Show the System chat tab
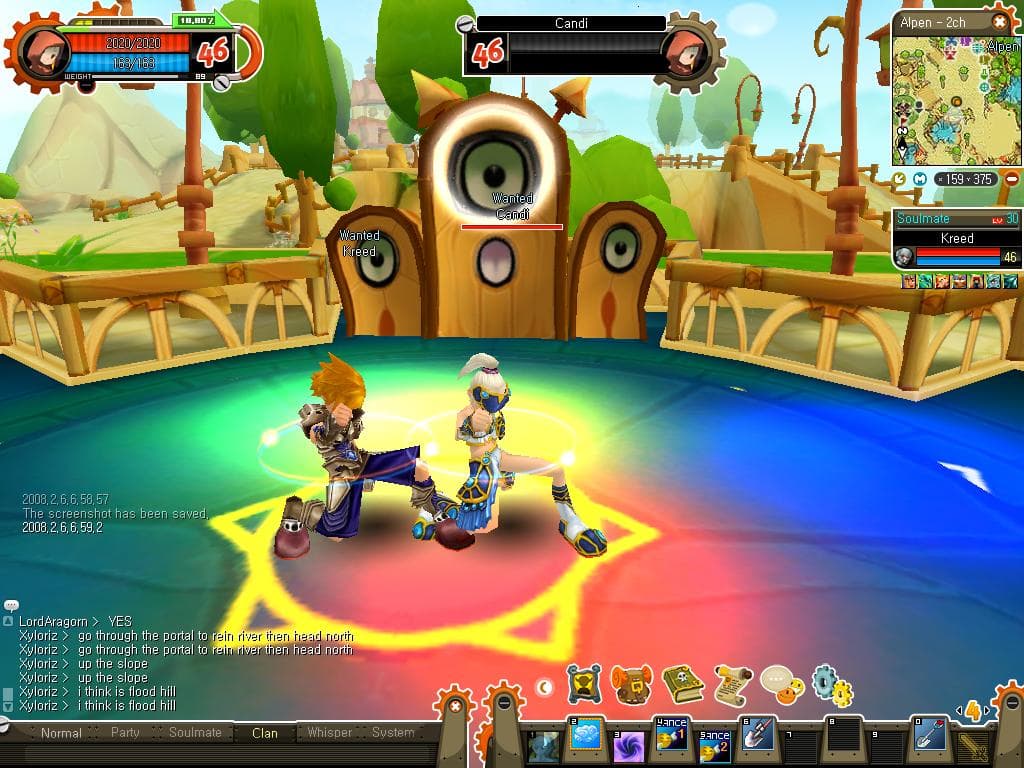This screenshot has width=1024, height=768. [393, 733]
